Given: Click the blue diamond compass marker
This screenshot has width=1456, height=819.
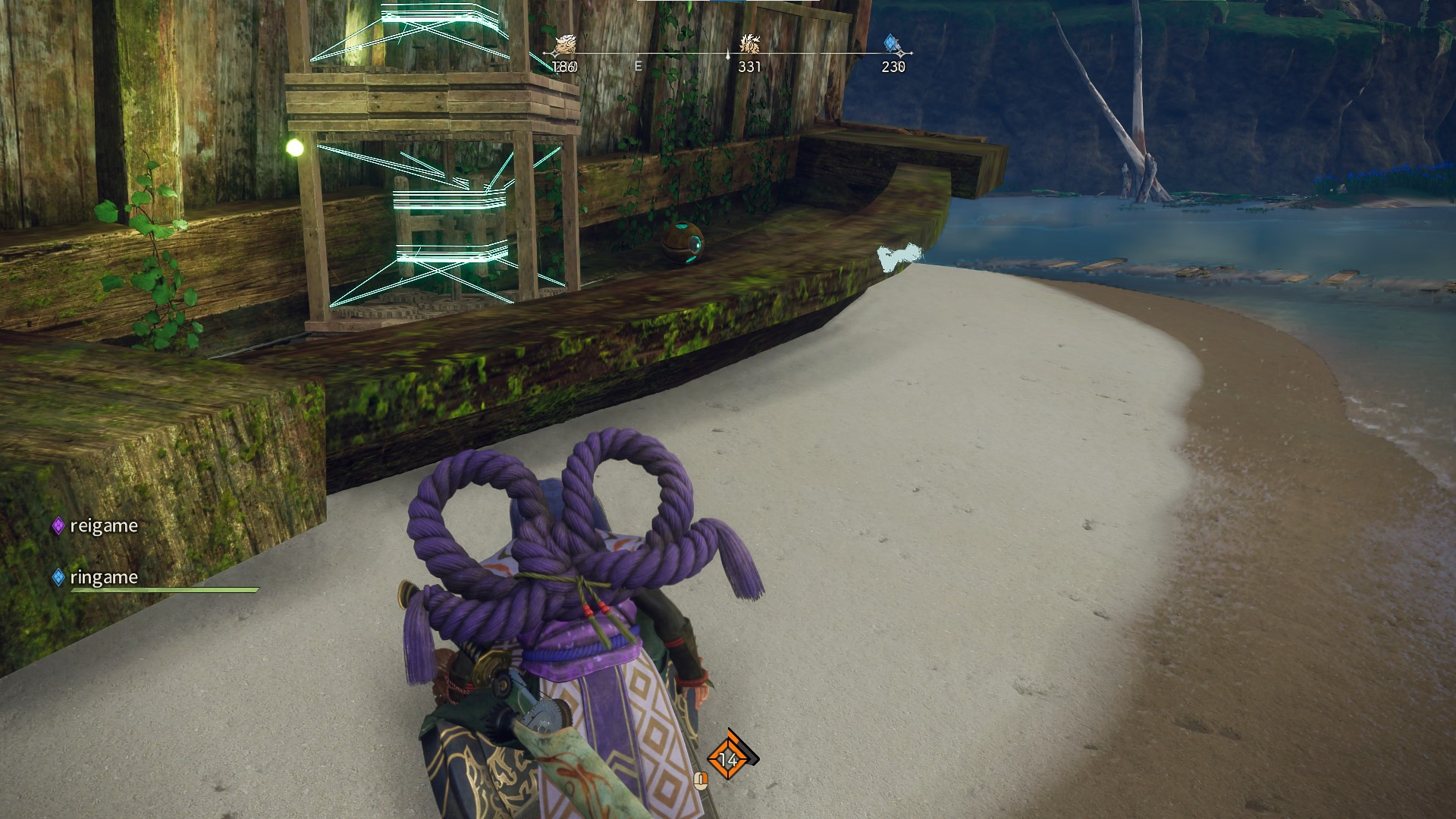Looking at the screenshot, I should point(893,44).
